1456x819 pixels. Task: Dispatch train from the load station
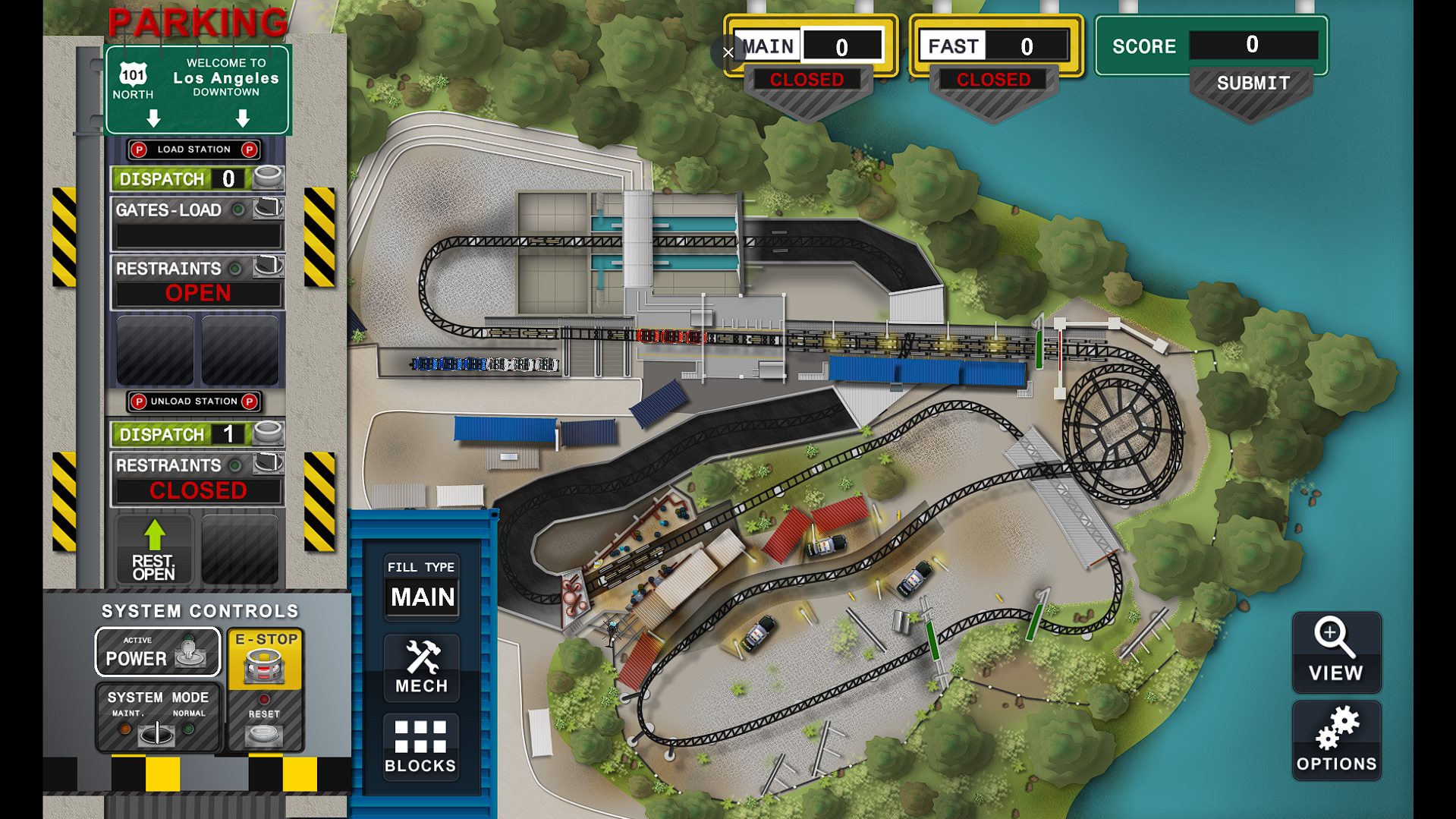pos(267,178)
